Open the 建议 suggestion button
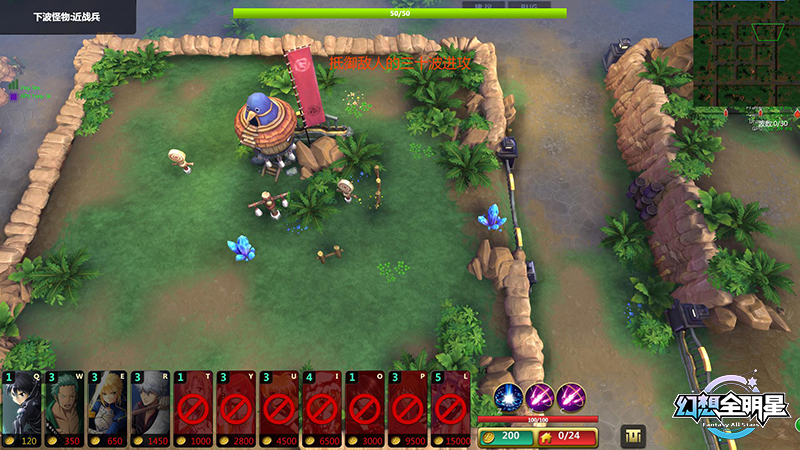Screen dimensions: 800x450 click(484, 6)
